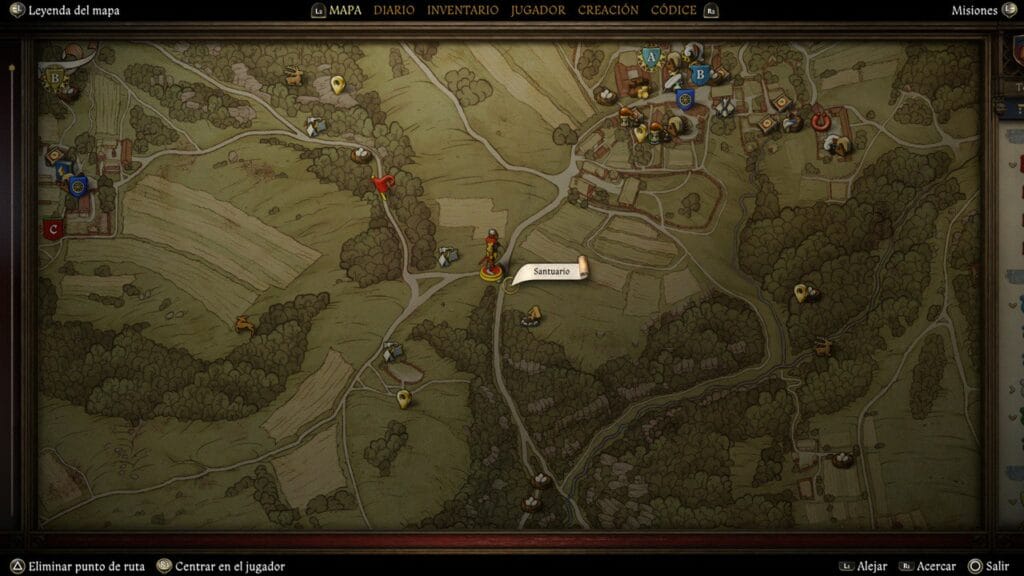Click Eliminar punto de ruta

tap(86, 566)
